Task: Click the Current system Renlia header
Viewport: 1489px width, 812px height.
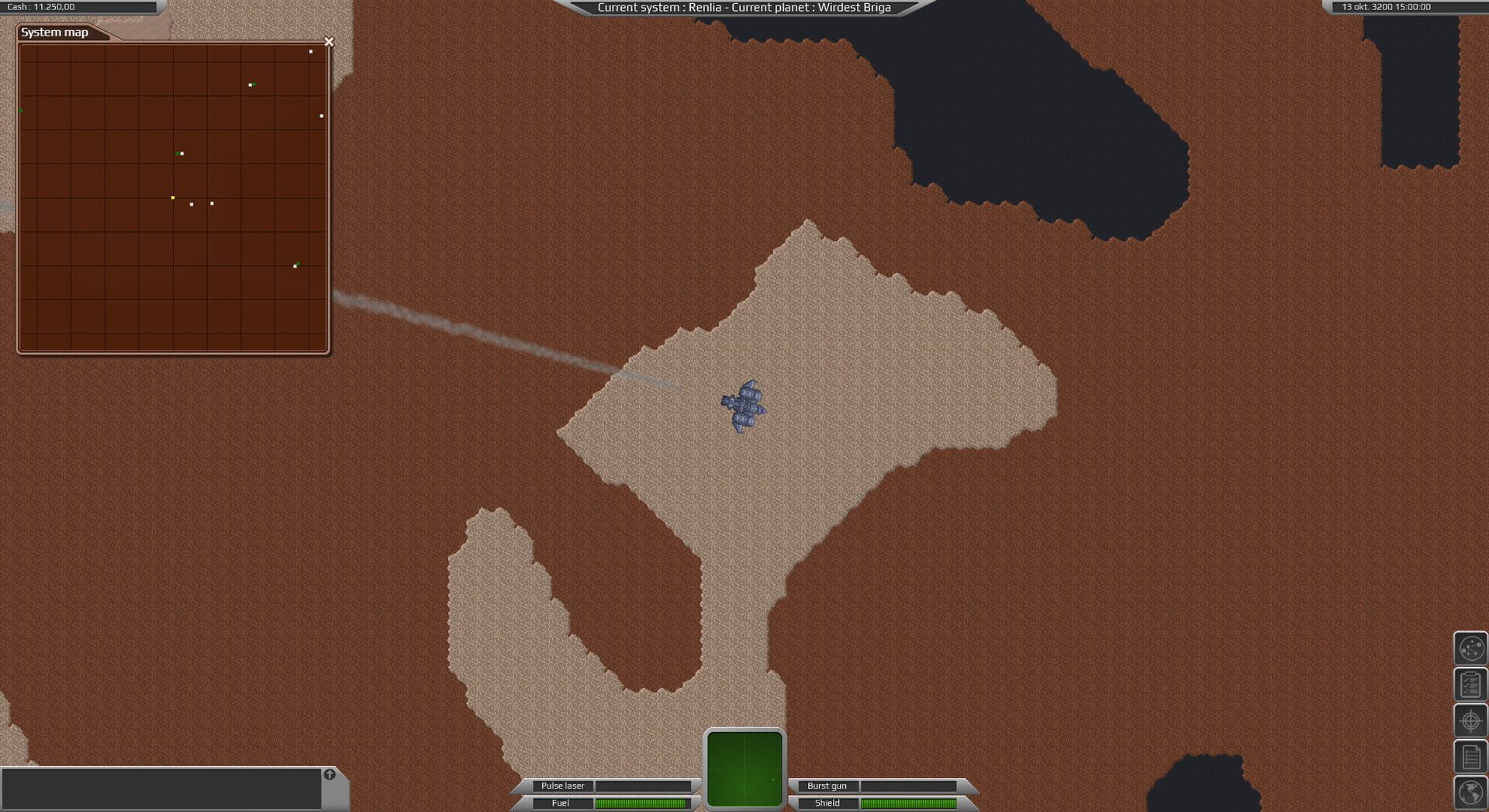Action: click(x=744, y=7)
